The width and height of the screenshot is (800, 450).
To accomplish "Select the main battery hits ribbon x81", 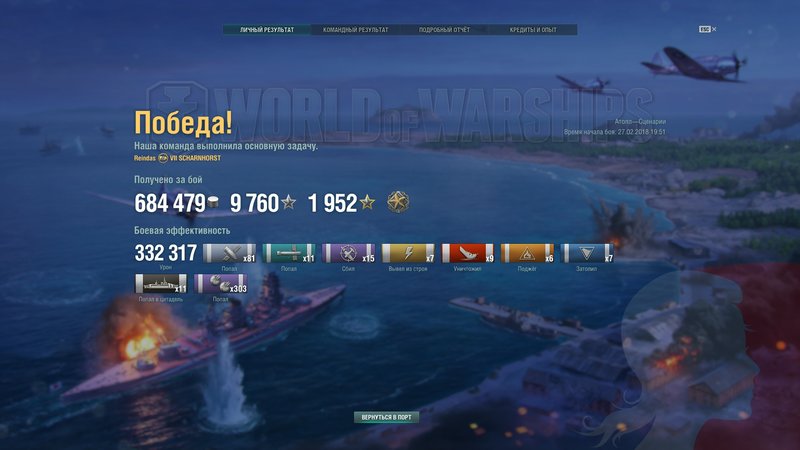I will click(228, 254).
